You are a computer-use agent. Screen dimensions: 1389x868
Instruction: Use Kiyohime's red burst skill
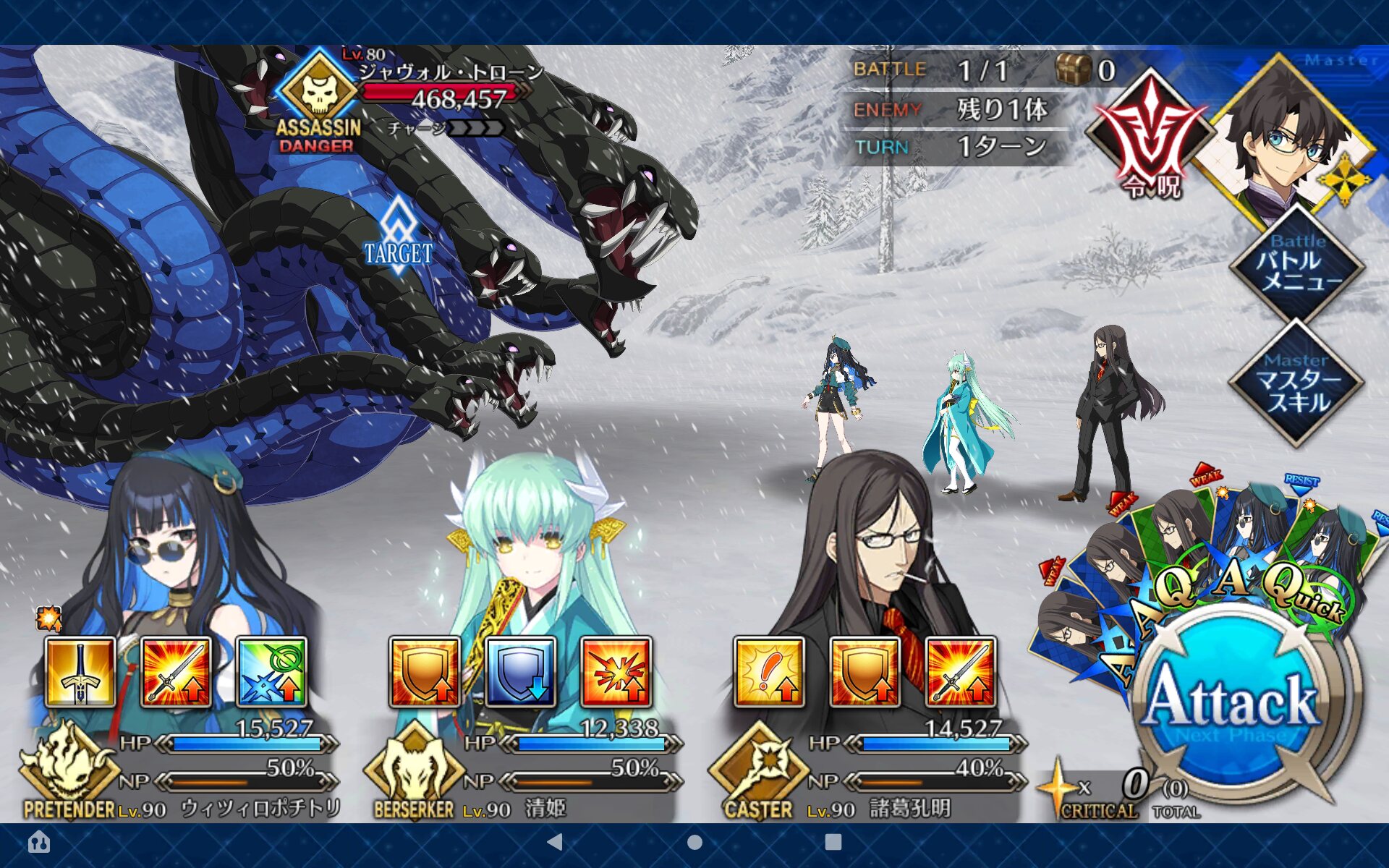(x=616, y=672)
